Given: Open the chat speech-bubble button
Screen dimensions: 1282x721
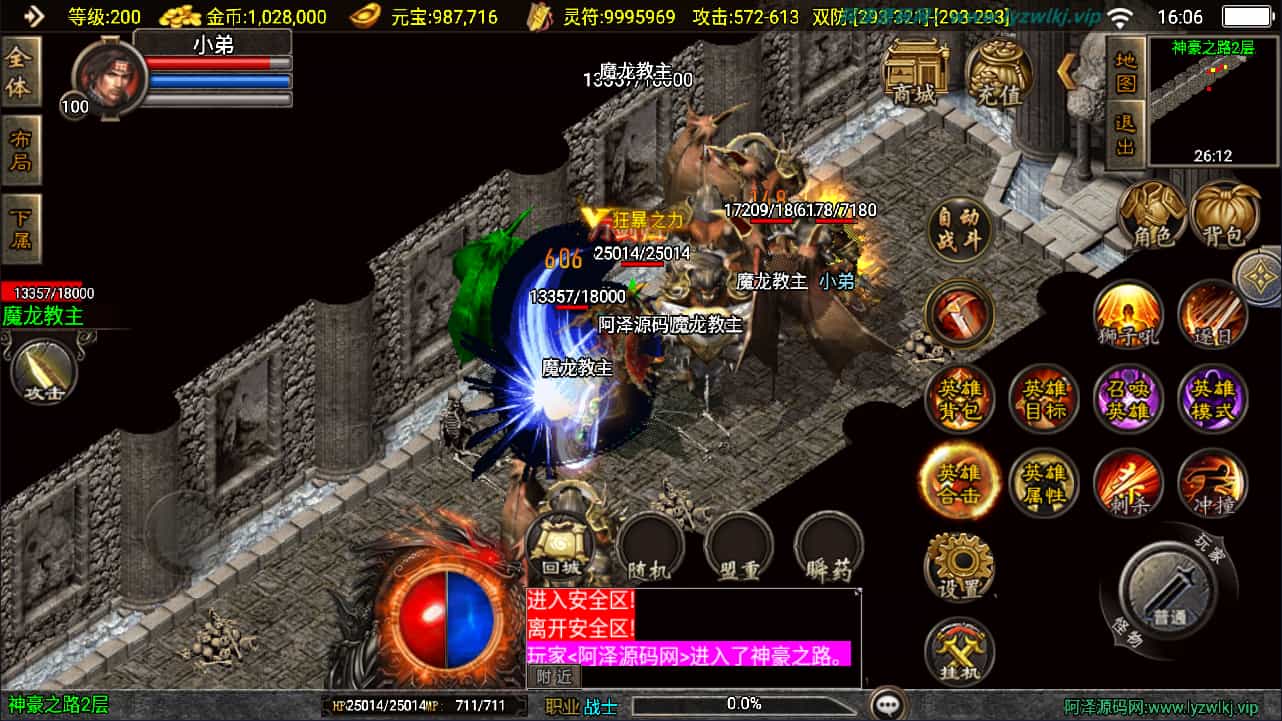Looking at the screenshot, I should (x=888, y=704).
